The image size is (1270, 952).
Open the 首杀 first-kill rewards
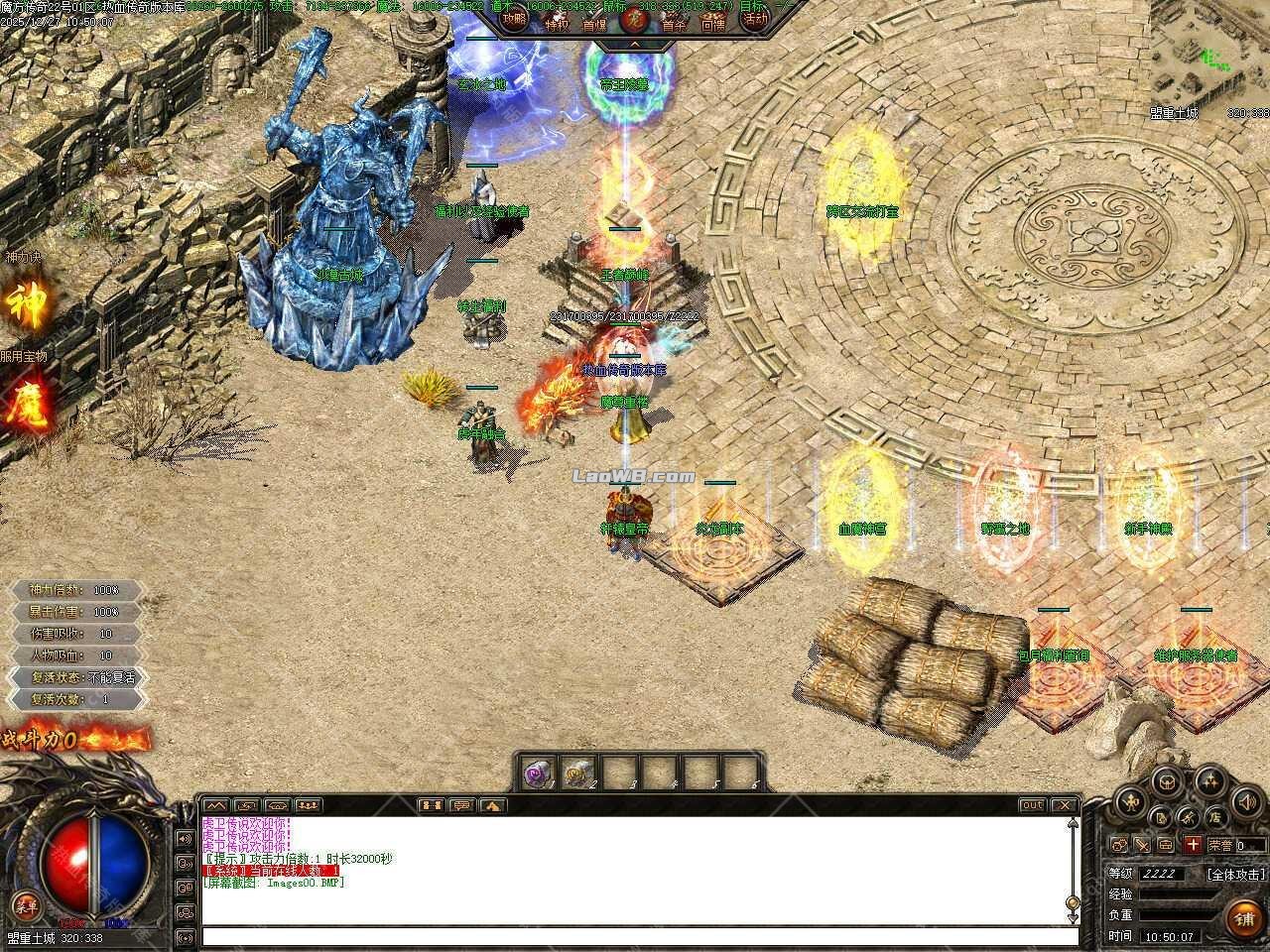(x=674, y=24)
